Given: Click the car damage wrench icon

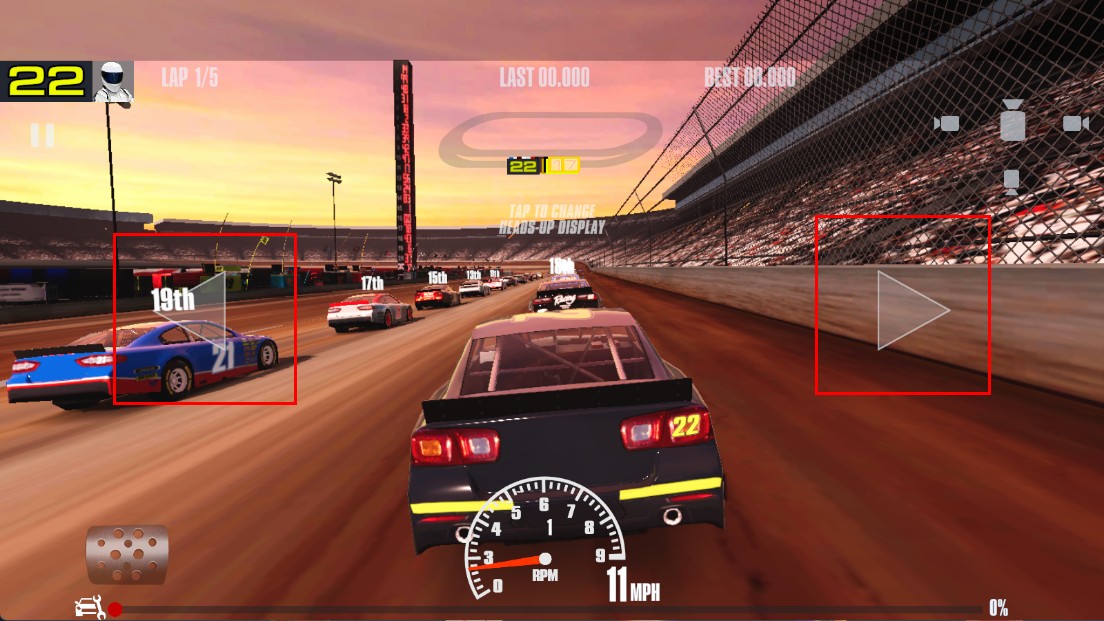Looking at the screenshot, I should pyautogui.click(x=90, y=607).
